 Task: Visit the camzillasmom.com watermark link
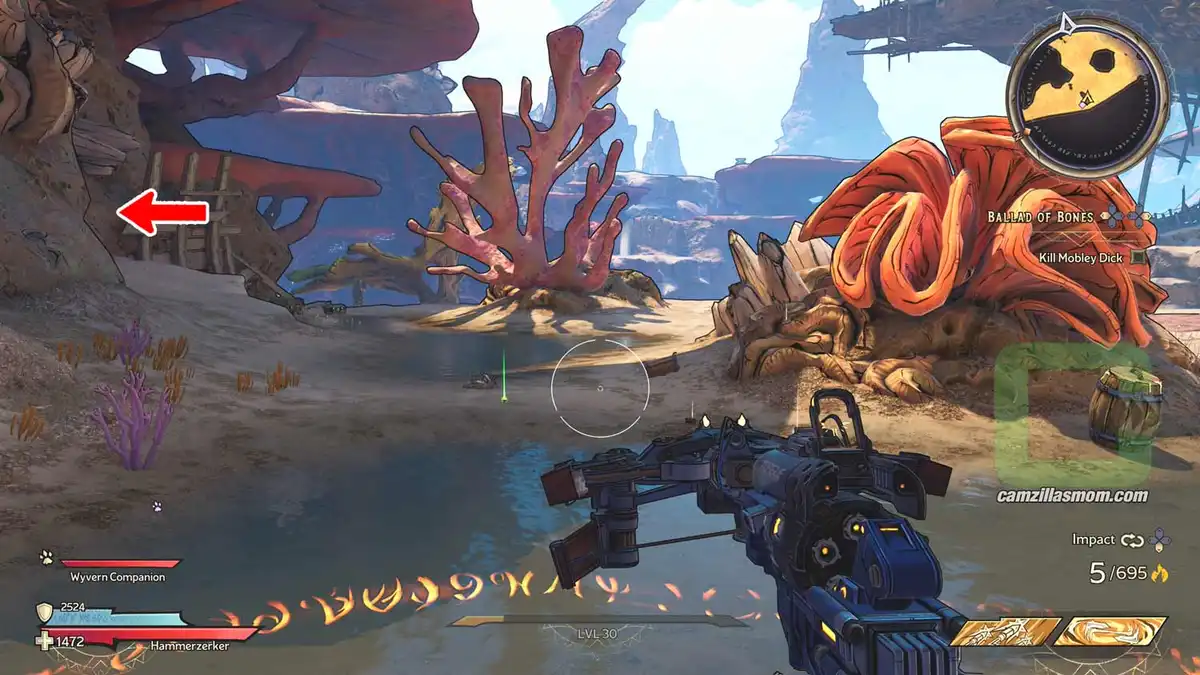1071,495
